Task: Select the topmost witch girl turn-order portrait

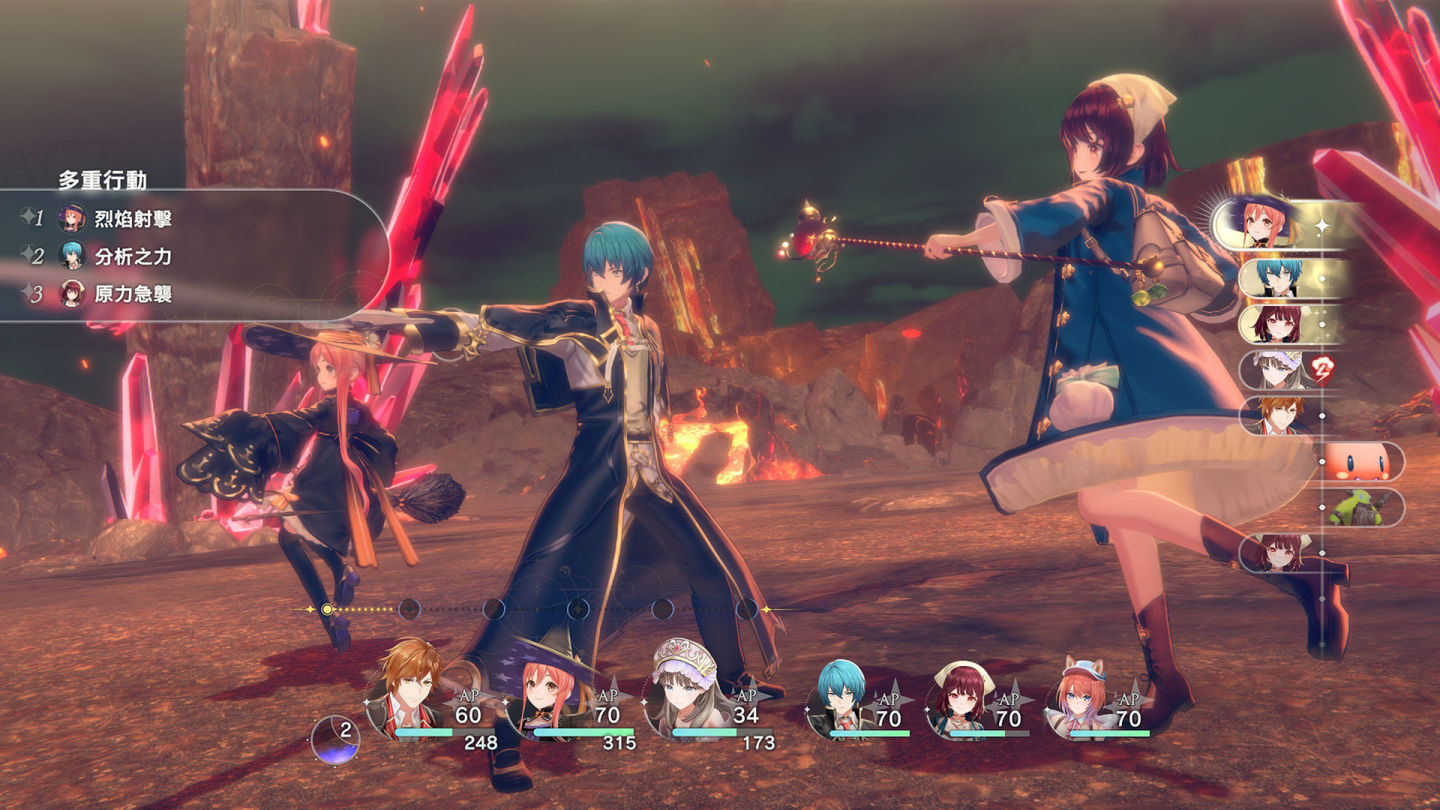Action: (x=1270, y=225)
